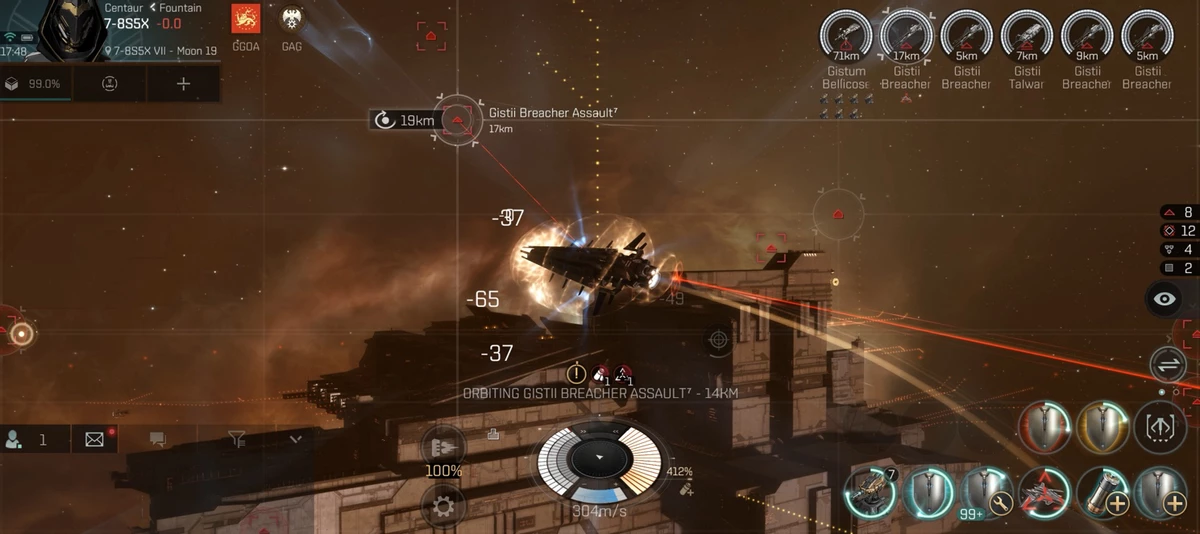Screen dimensions: 1200x534
Task: Click the swap arrows button
Action: [x=1165, y=363]
